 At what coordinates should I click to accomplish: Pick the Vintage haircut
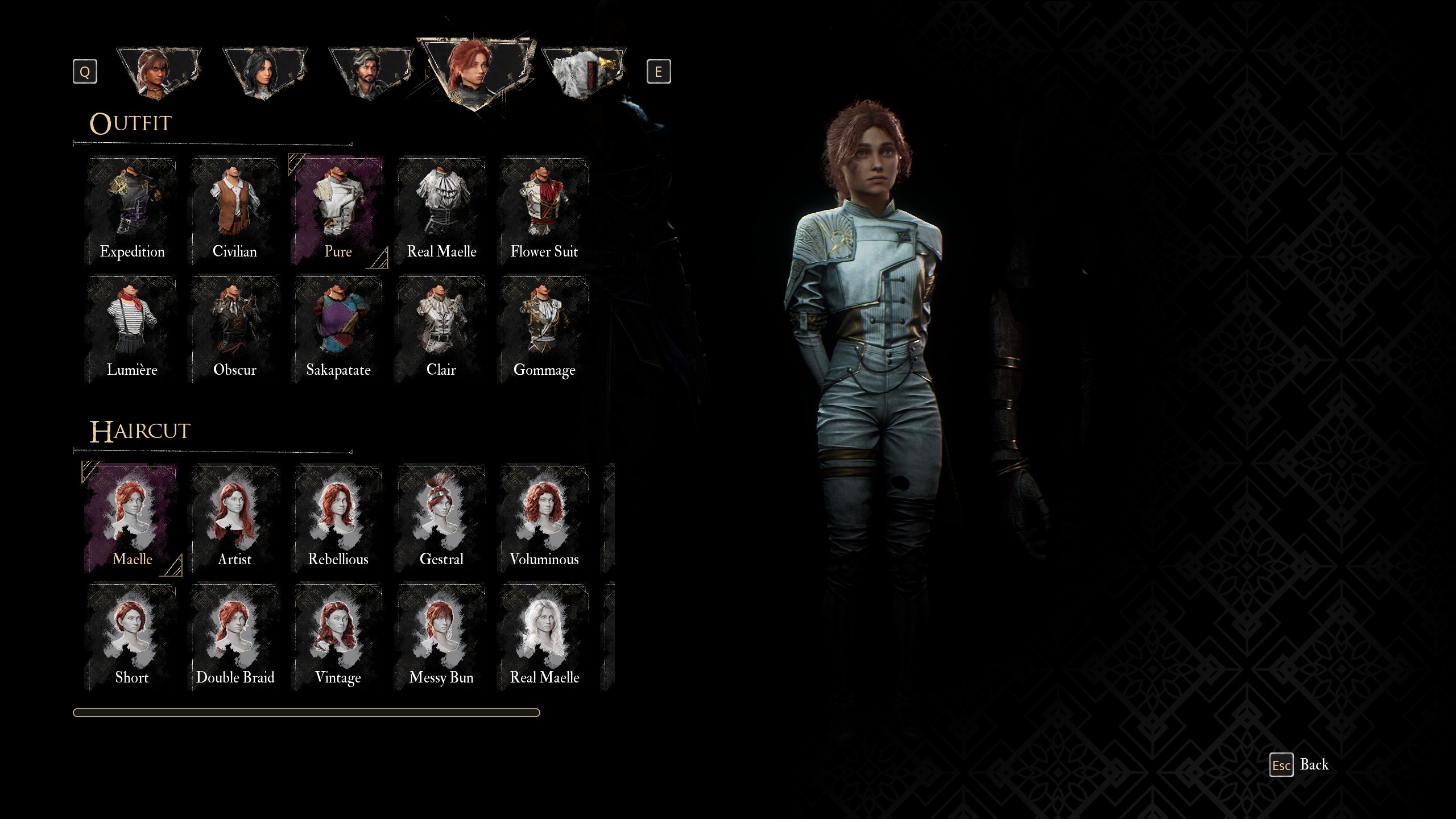(338, 636)
